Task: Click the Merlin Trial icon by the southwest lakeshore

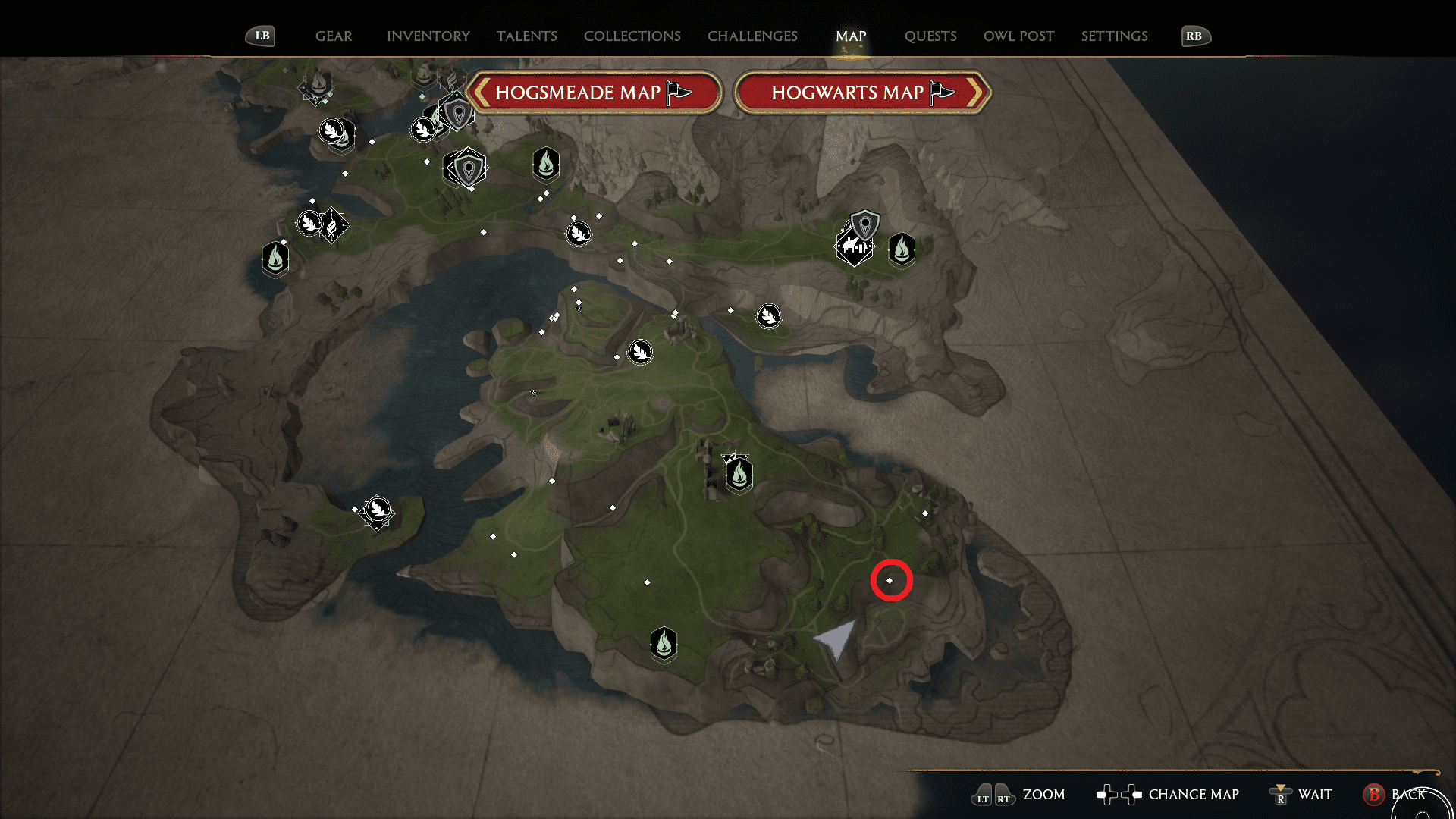Action: pyautogui.click(x=377, y=511)
